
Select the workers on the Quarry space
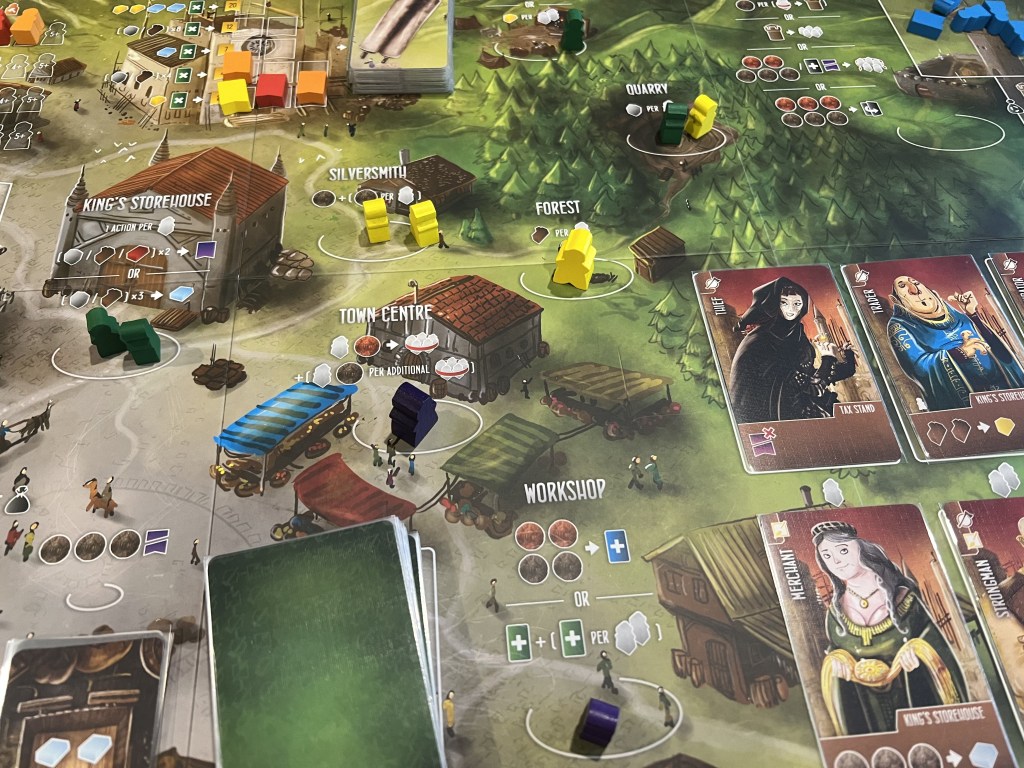pyautogui.click(x=688, y=122)
